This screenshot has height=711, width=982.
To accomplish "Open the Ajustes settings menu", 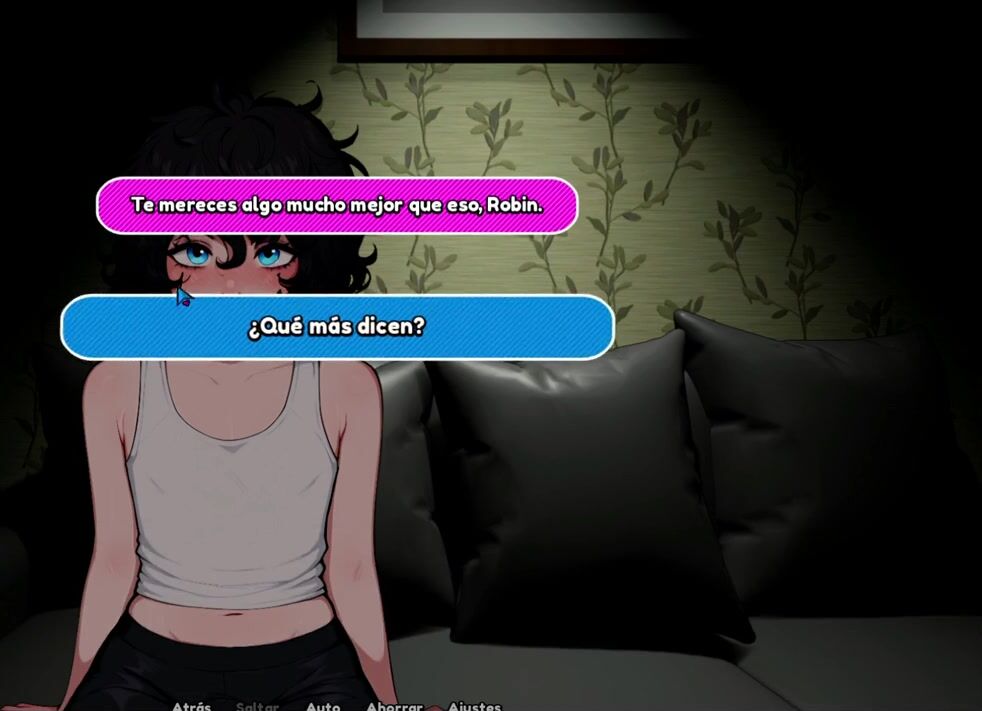I will [474, 705].
